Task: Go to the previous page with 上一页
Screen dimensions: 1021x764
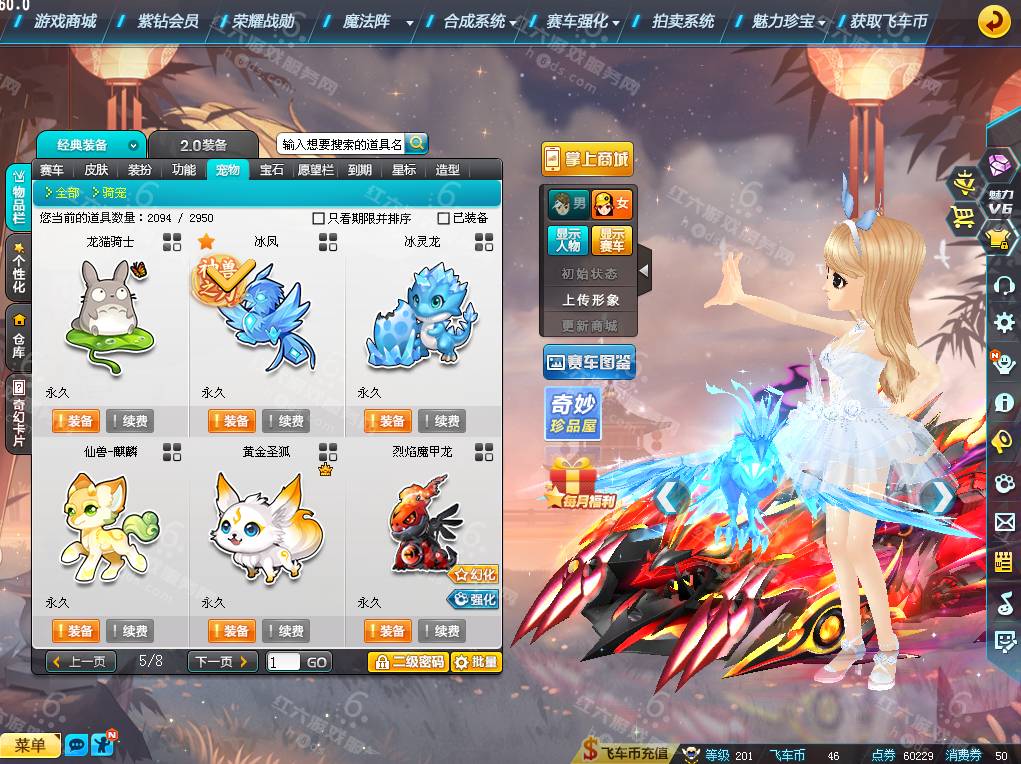Action: point(81,662)
